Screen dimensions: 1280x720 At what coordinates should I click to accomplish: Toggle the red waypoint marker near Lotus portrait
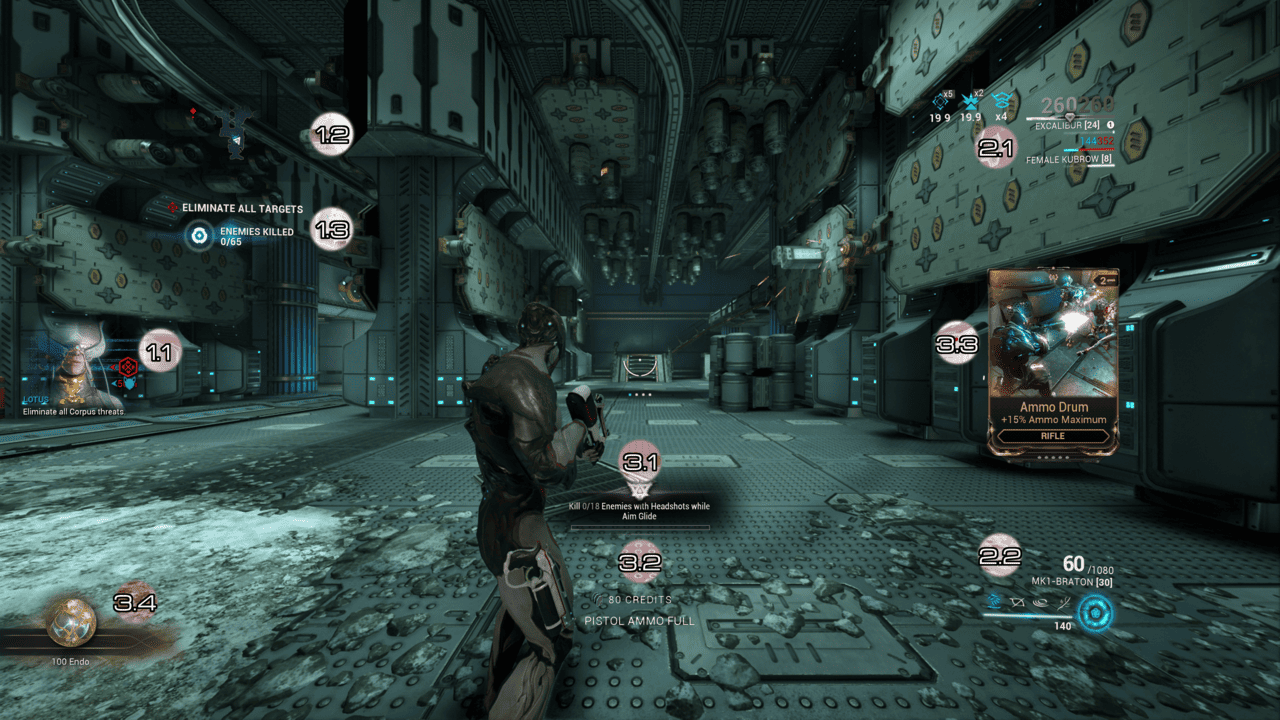[x=128, y=367]
